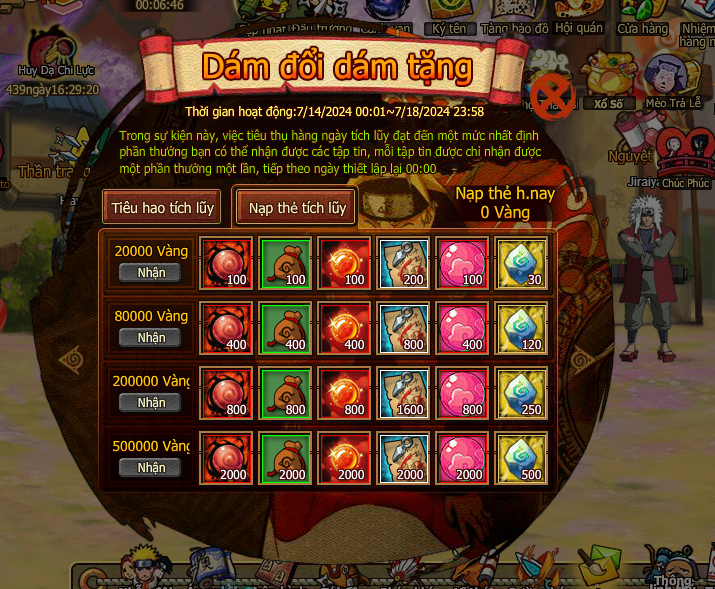Switch to the Tiêu hao tích lũy tab

pyautogui.click(x=162, y=207)
